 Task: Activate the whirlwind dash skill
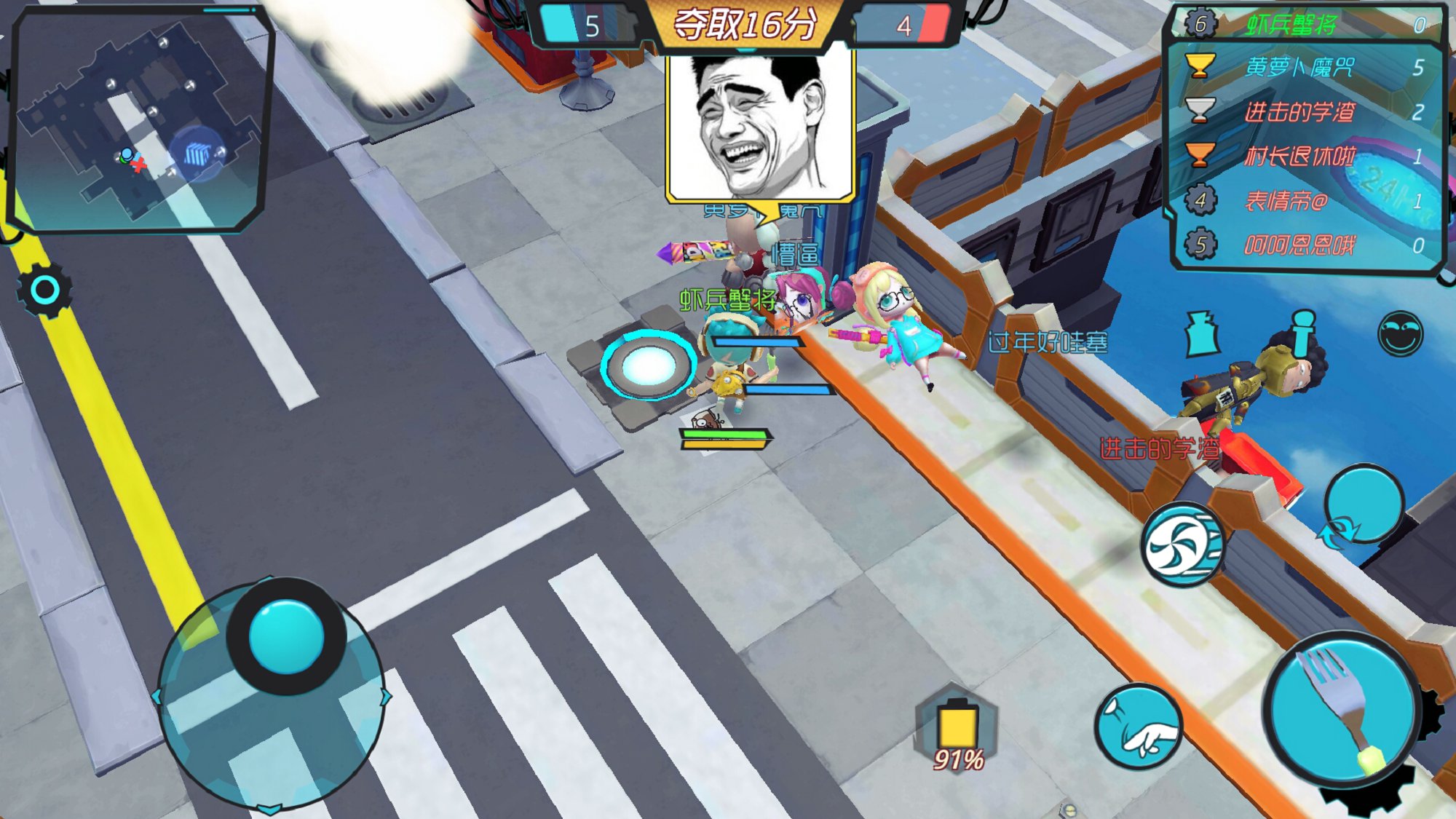[x=1181, y=545]
